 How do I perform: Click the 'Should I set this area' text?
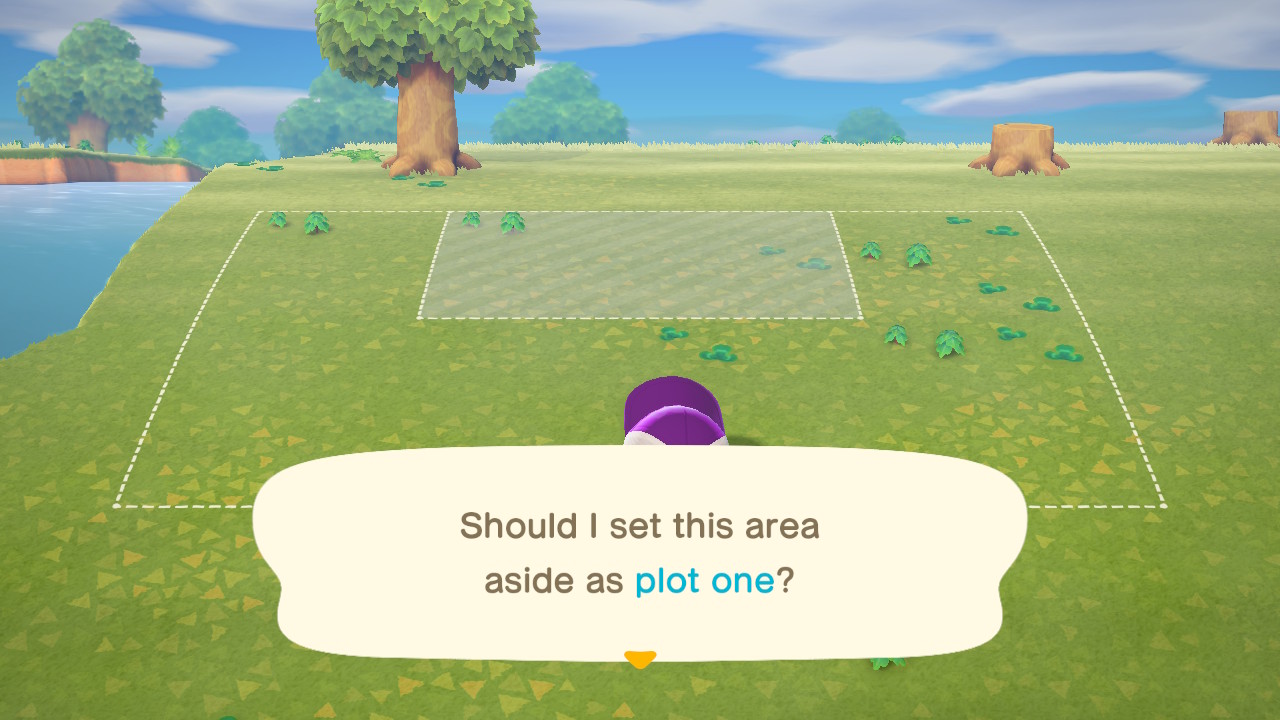639,525
